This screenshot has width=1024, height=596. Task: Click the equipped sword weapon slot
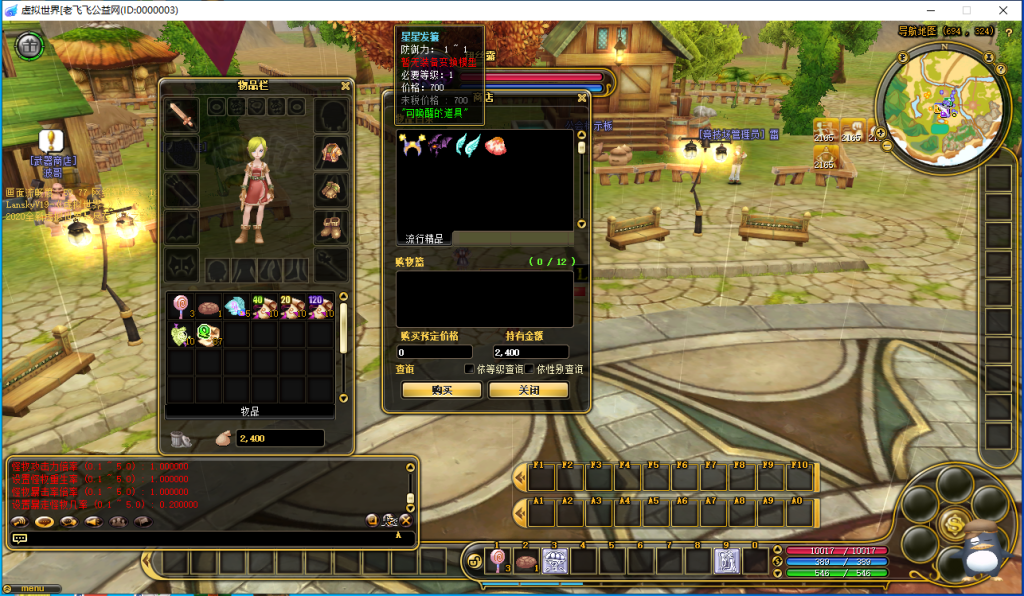click(x=181, y=114)
